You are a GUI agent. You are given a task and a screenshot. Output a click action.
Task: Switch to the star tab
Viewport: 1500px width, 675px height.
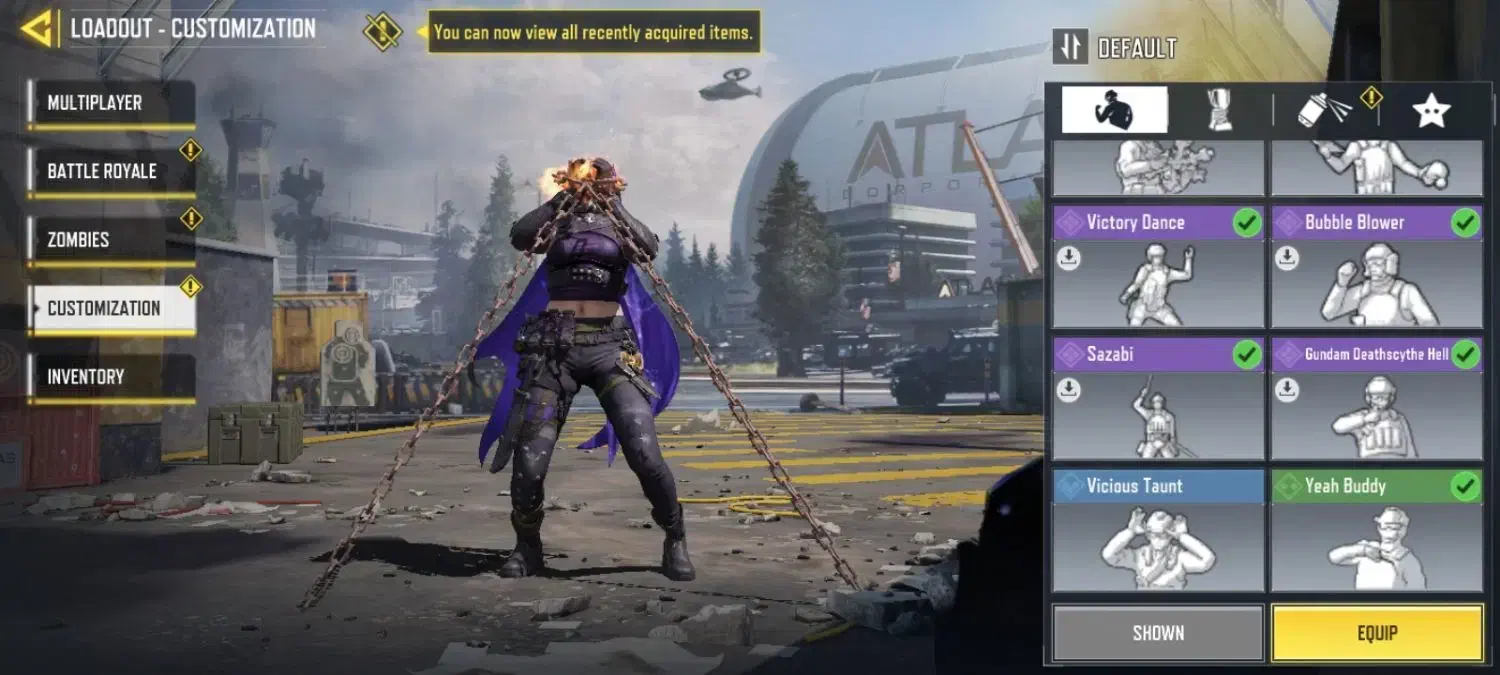tap(1431, 109)
